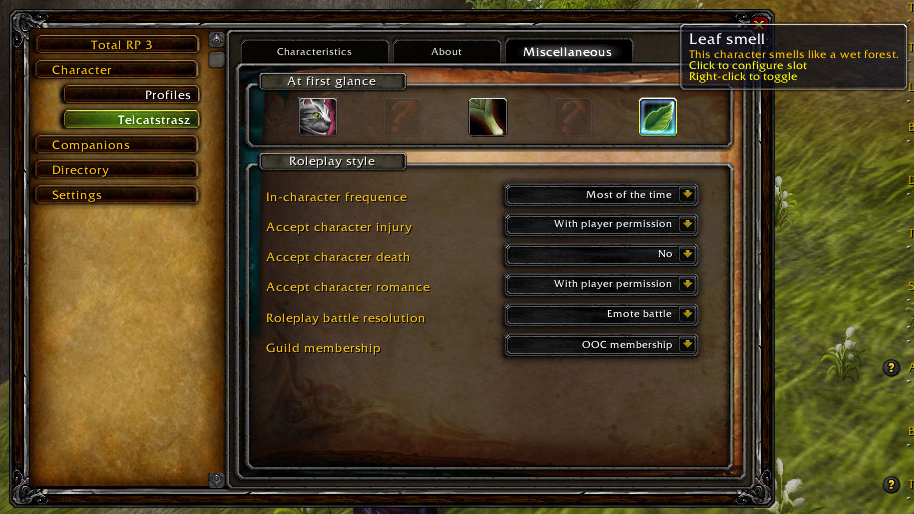
Task: Select the Character menu entry
Action: pyautogui.click(x=116, y=70)
